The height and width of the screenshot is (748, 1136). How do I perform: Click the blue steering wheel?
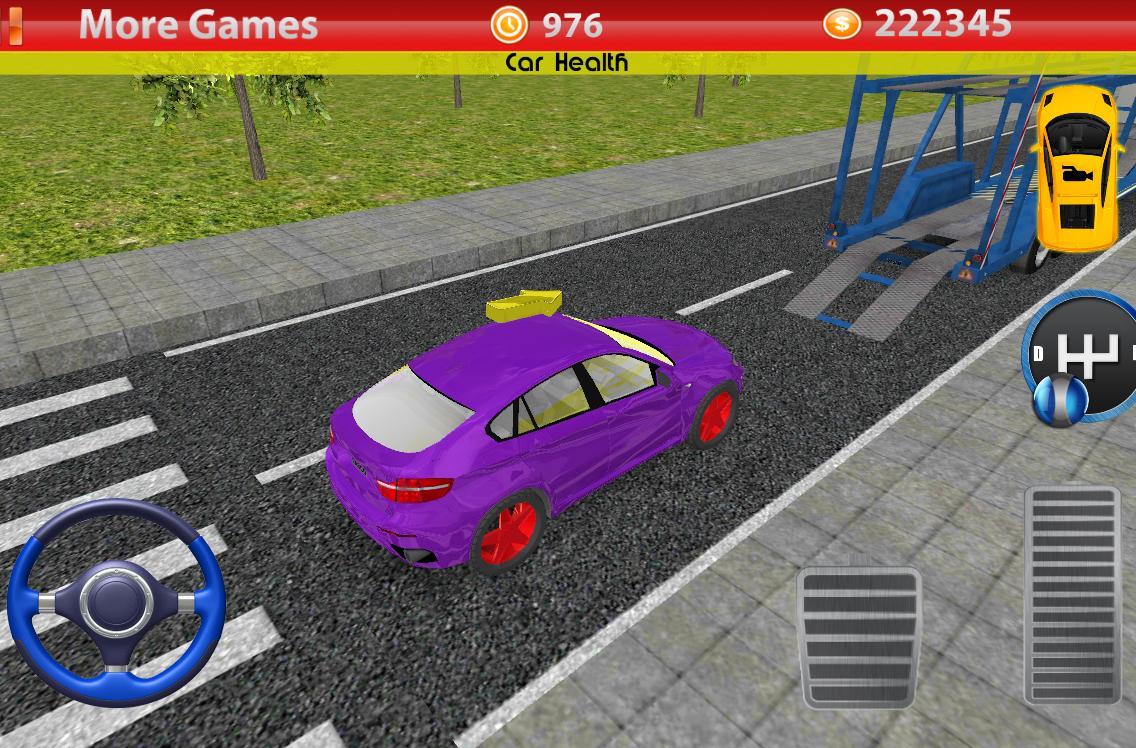tap(116, 602)
